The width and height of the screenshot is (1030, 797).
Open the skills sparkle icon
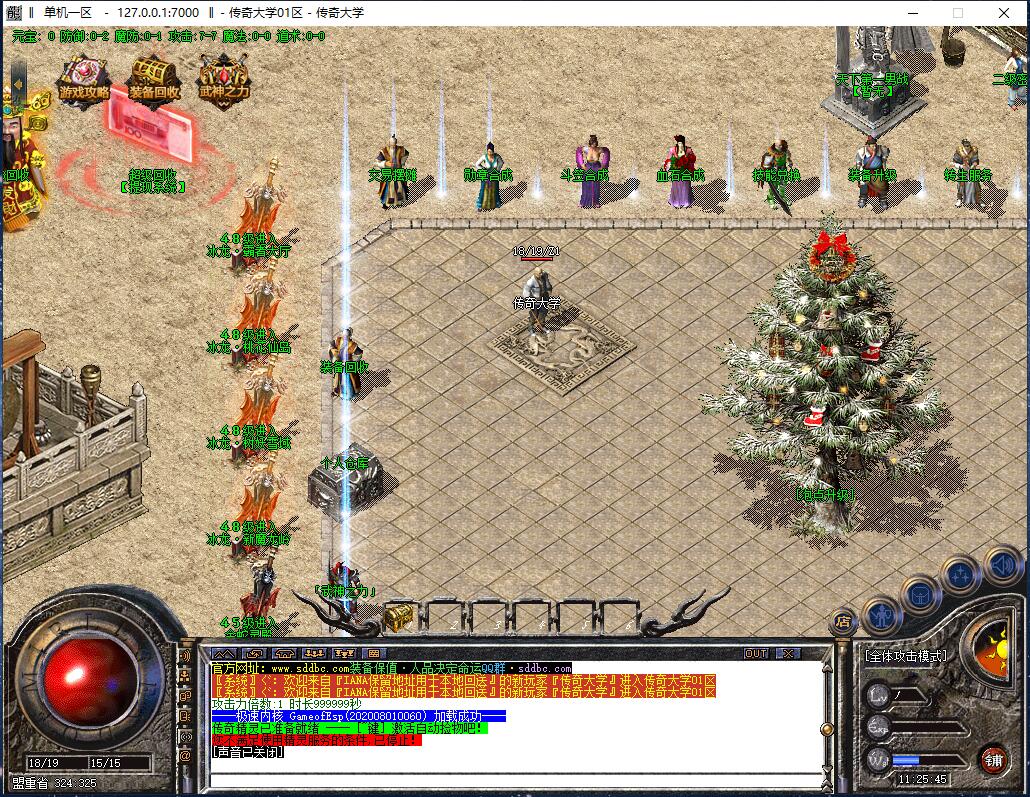click(960, 575)
